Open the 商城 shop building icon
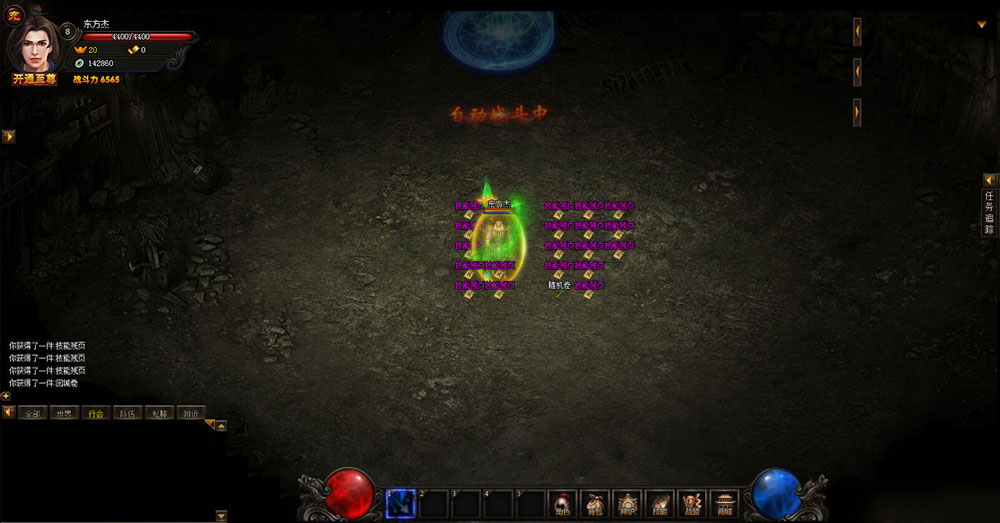This screenshot has width=1000, height=523. click(722, 503)
